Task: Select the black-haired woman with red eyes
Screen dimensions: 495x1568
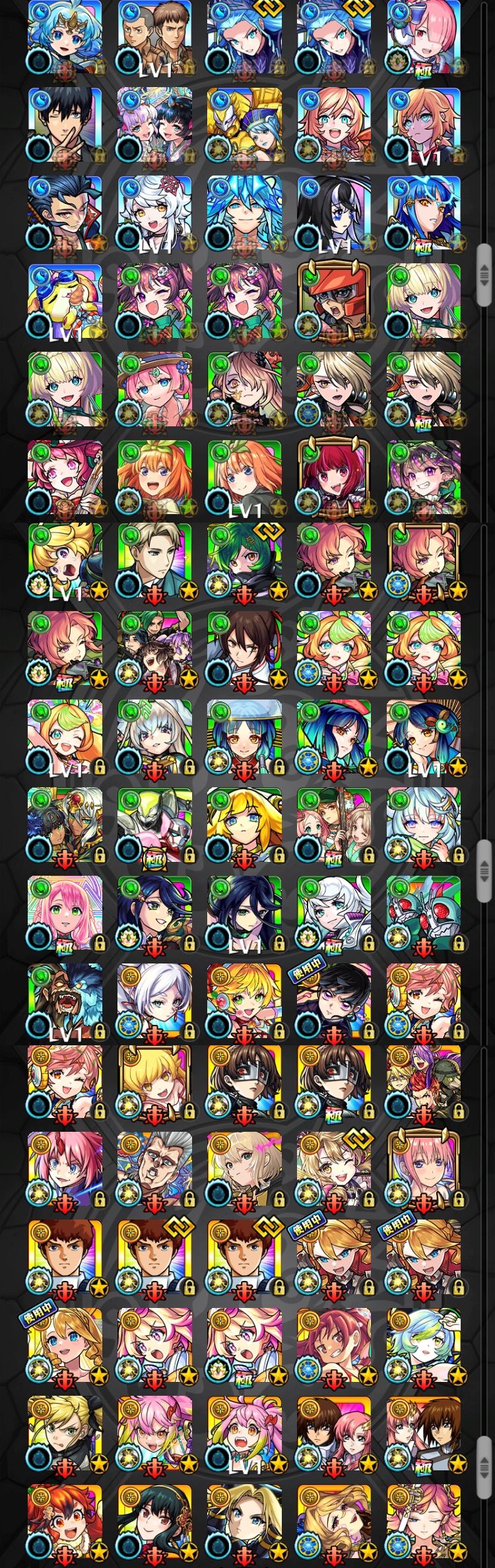Action: tap(154, 1531)
